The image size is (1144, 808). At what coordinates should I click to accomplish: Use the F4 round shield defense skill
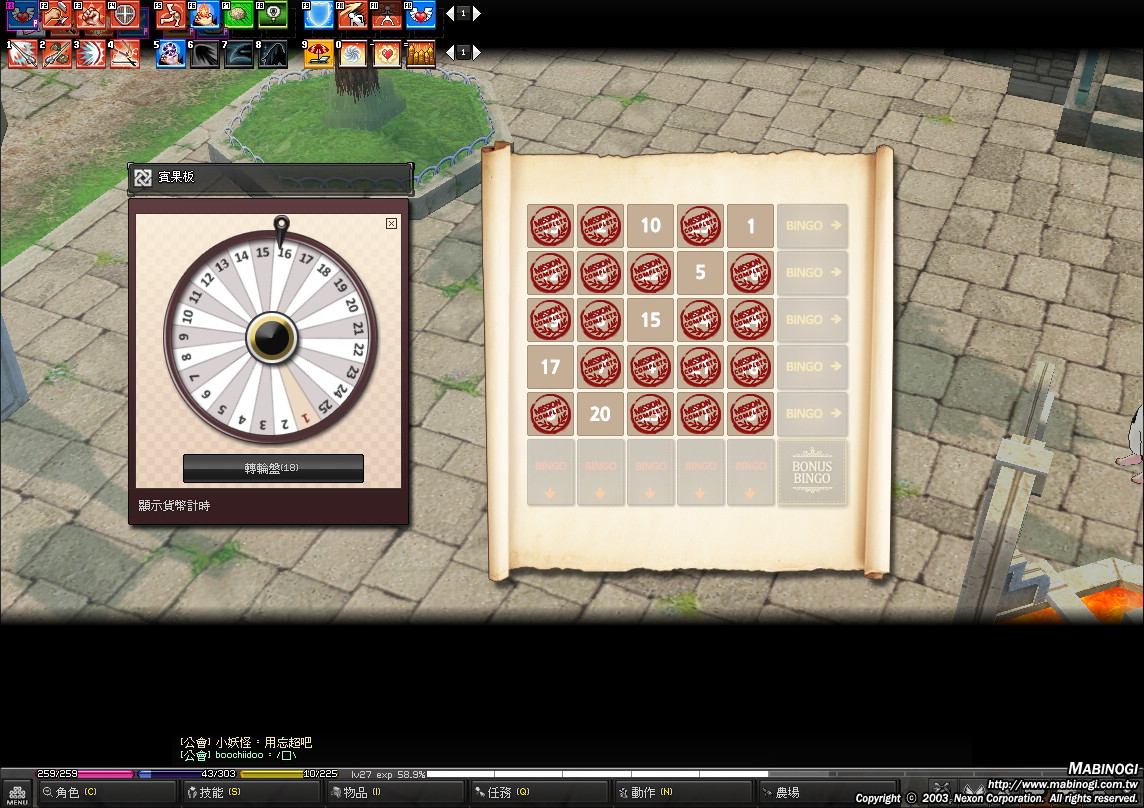124,15
